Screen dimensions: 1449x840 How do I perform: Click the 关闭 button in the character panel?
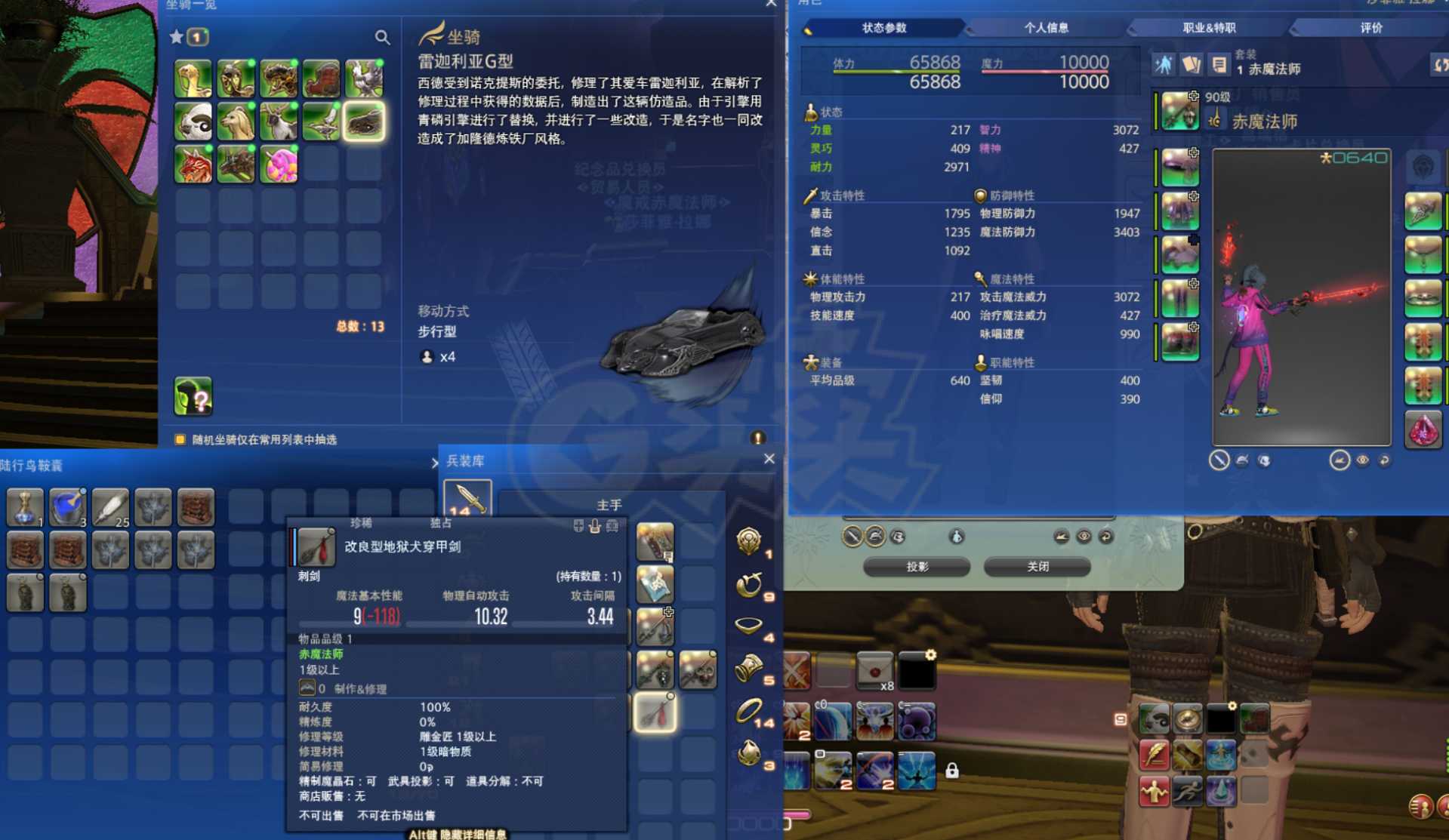tap(1037, 566)
